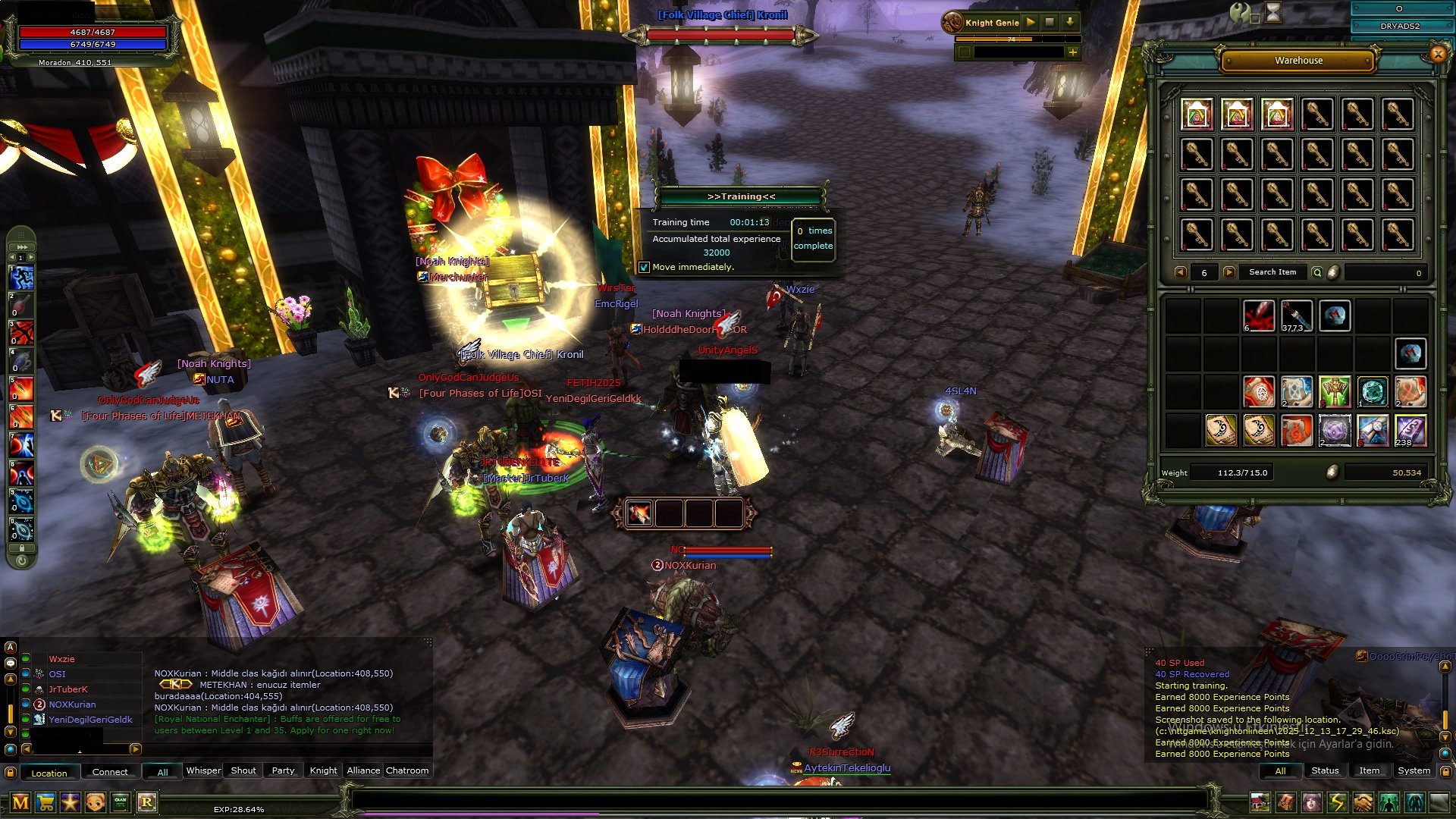Go to next warehouse page
The height and width of the screenshot is (819, 1456).
tap(1229, 272)
